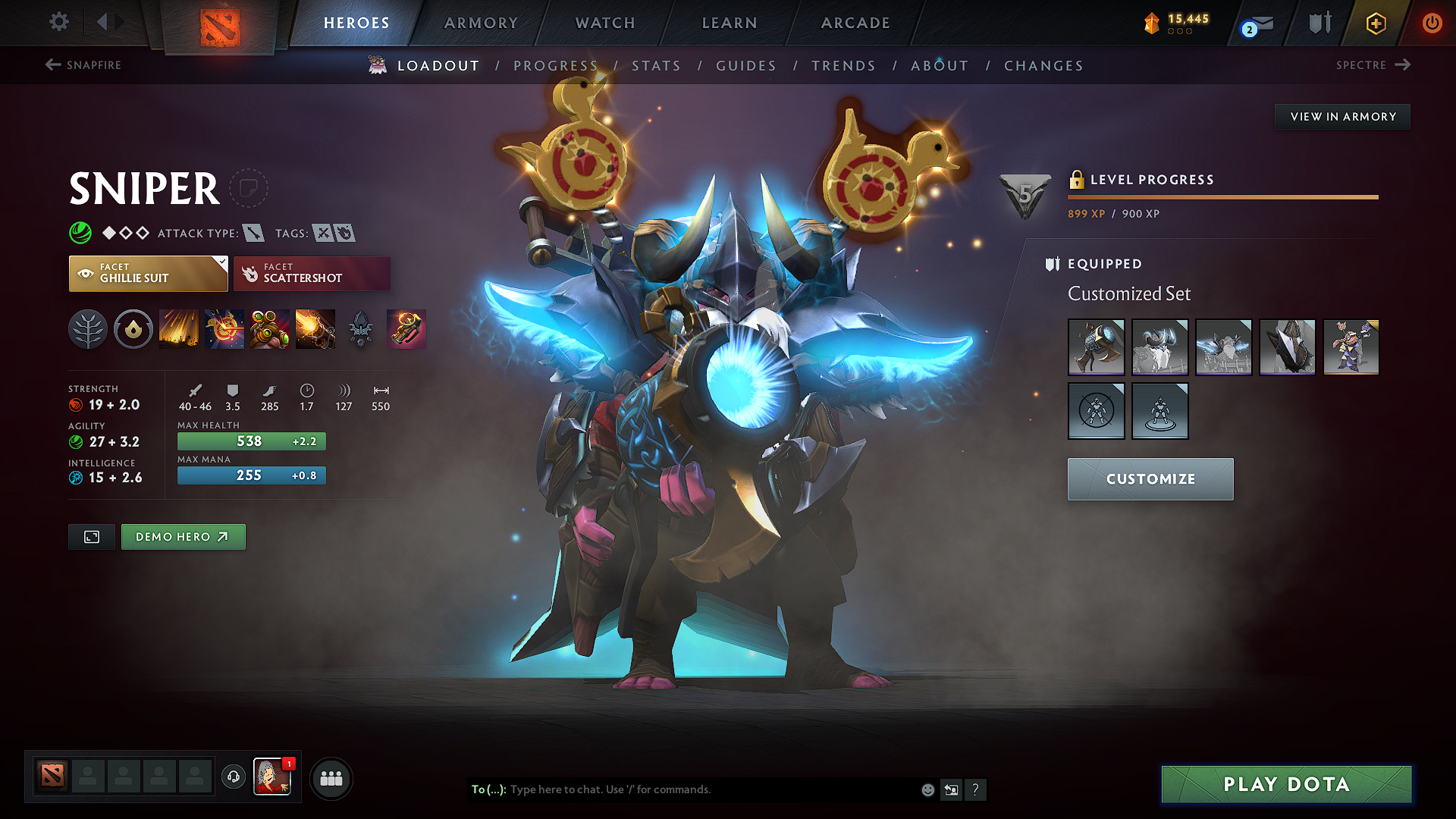The height and width of the screenshot is (819, 1456).
Task: Select the first Customized Set thumbnail
Action: [x=1097, y=347]
